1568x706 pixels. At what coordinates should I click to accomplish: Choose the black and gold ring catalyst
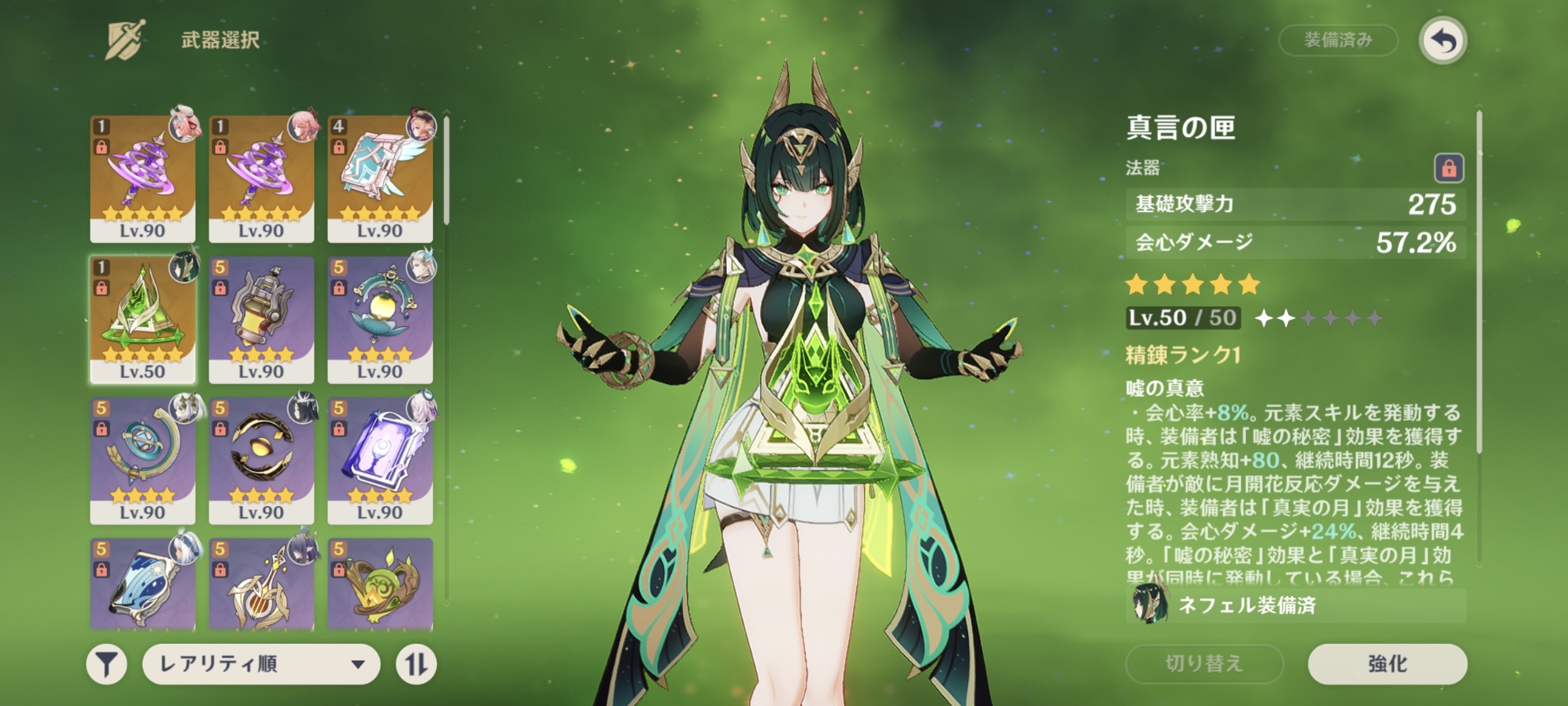click(x=261, y=460)
